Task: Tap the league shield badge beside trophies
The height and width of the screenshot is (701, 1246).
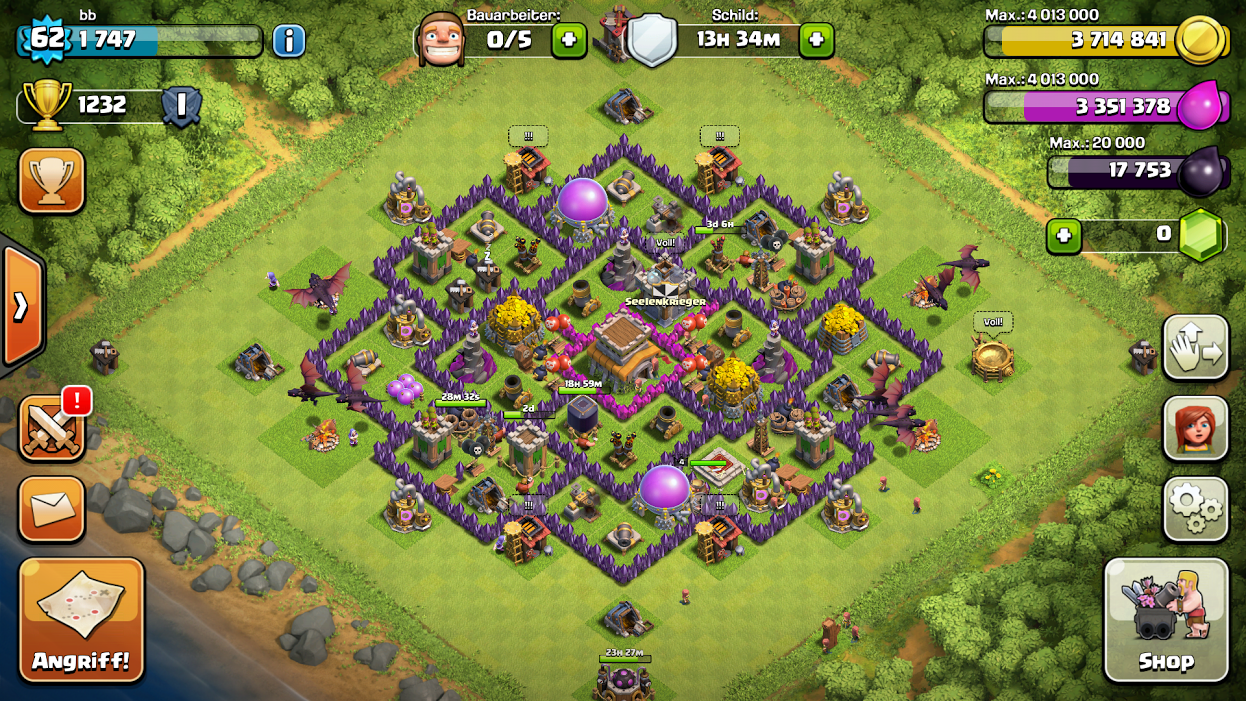Action: [x=182, y=105]
